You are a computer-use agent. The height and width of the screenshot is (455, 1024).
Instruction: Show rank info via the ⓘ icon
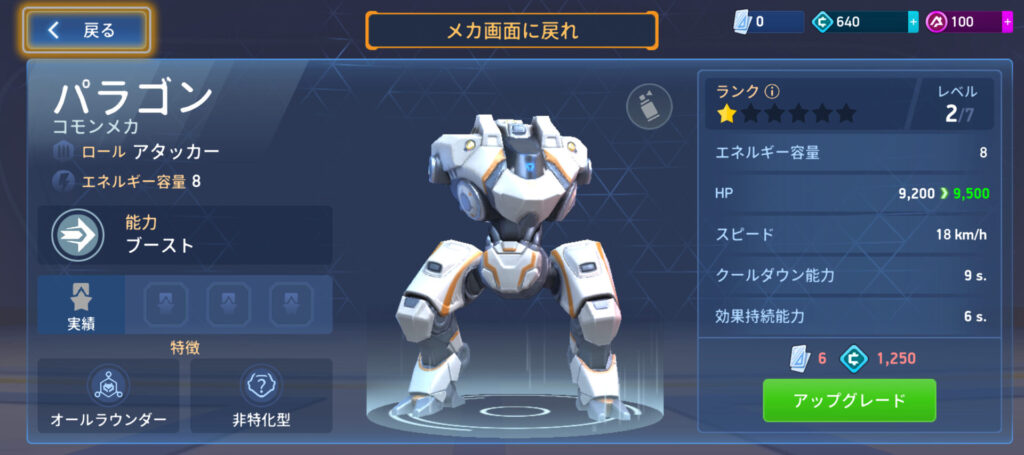tap(771, 91)
